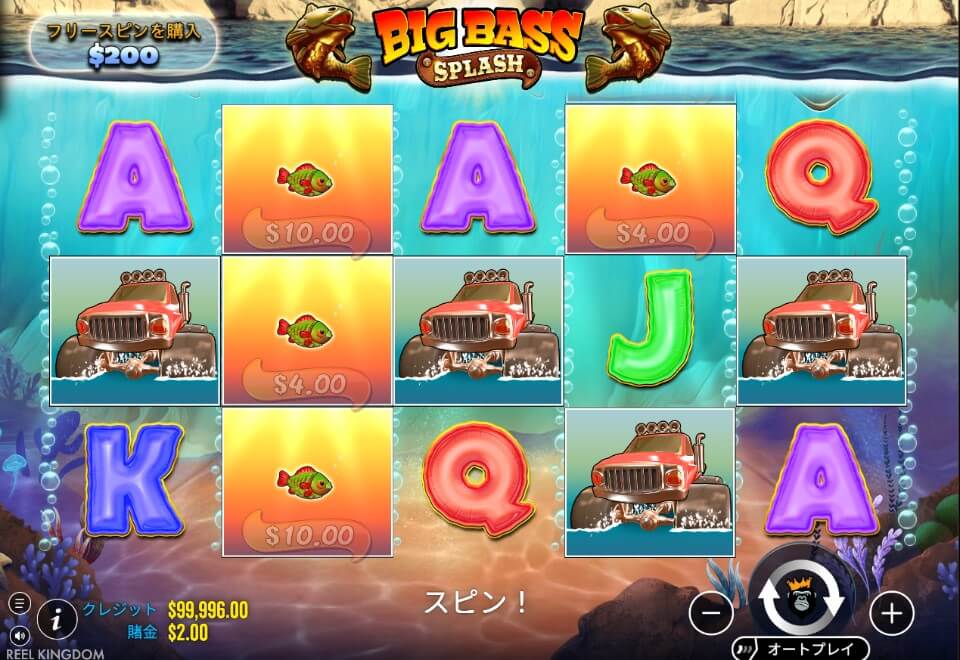Open the hamburger menu

tap(20, 604)
